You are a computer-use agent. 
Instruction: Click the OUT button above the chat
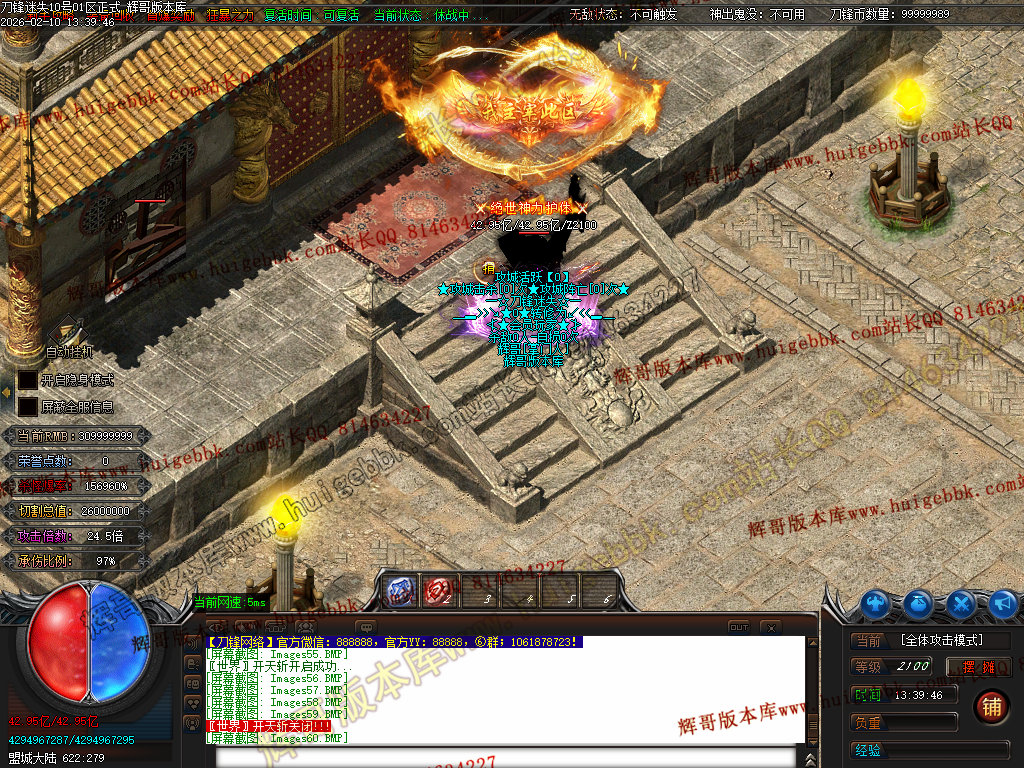point(738,627)
